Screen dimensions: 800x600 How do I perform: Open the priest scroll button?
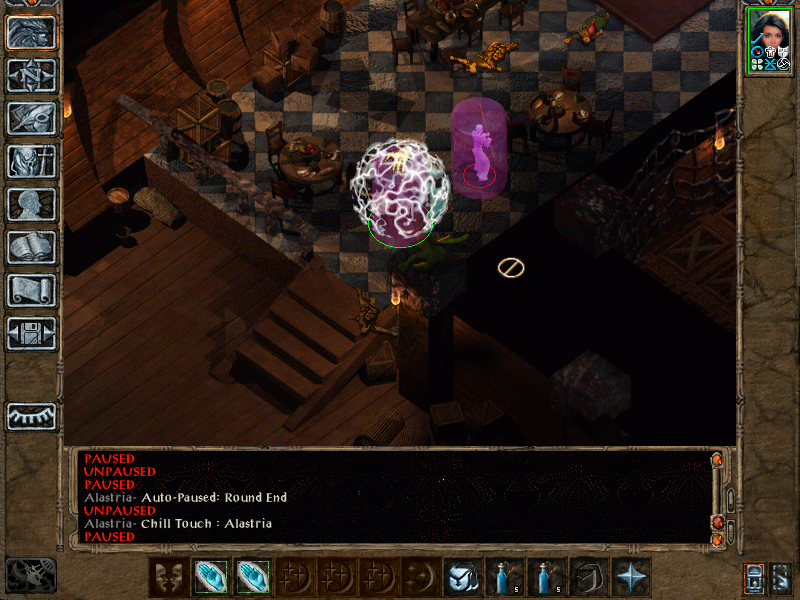tap(31, 290)
